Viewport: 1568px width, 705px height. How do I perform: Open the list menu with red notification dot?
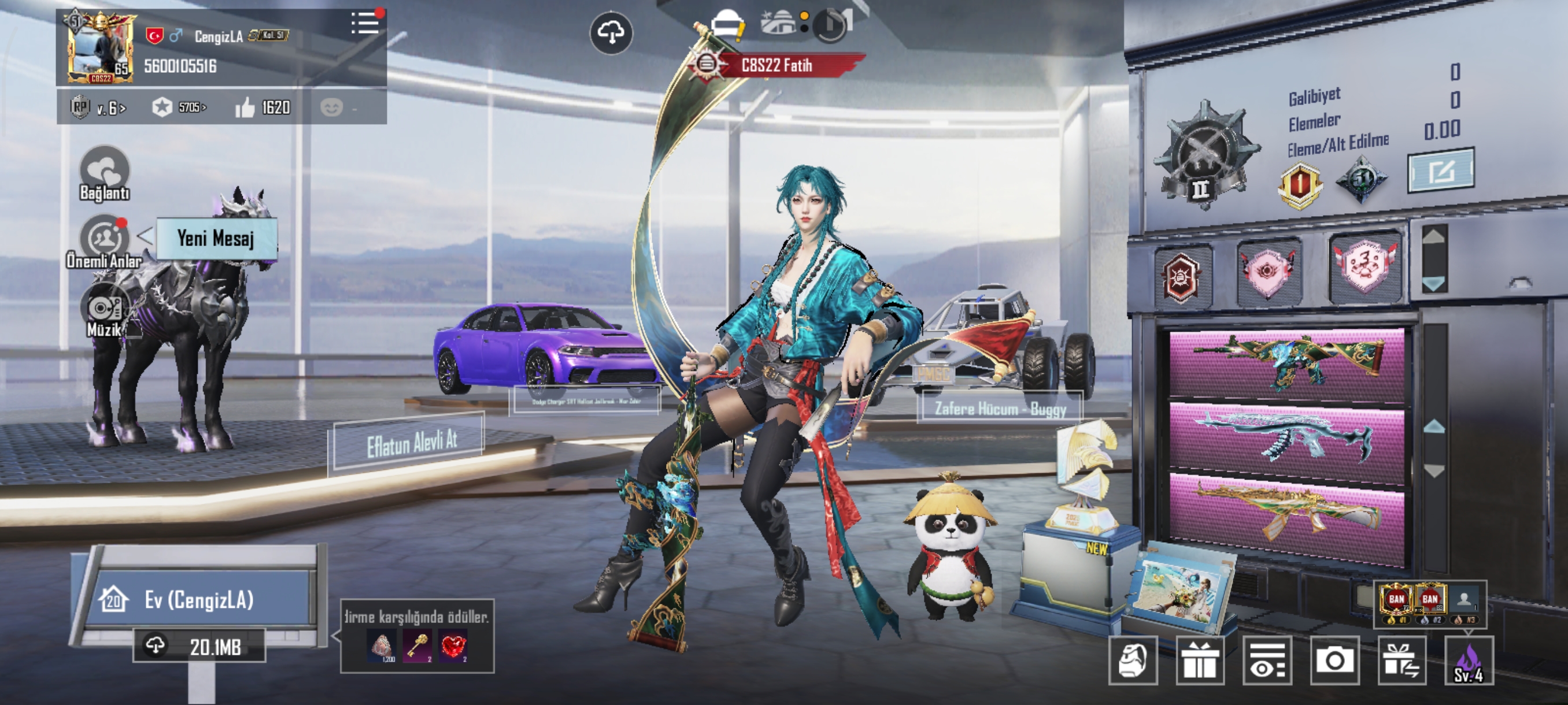365,24
